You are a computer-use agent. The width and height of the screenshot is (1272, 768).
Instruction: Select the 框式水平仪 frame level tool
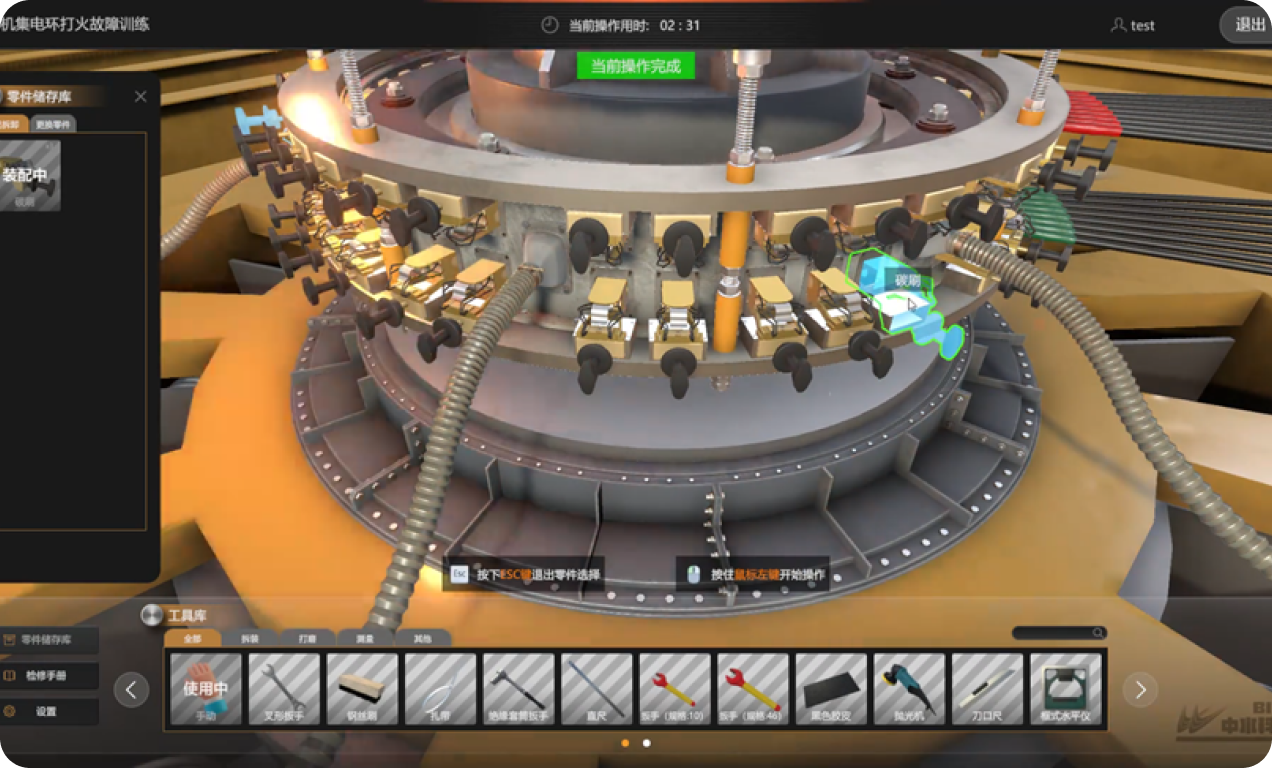pos(1066,689)
